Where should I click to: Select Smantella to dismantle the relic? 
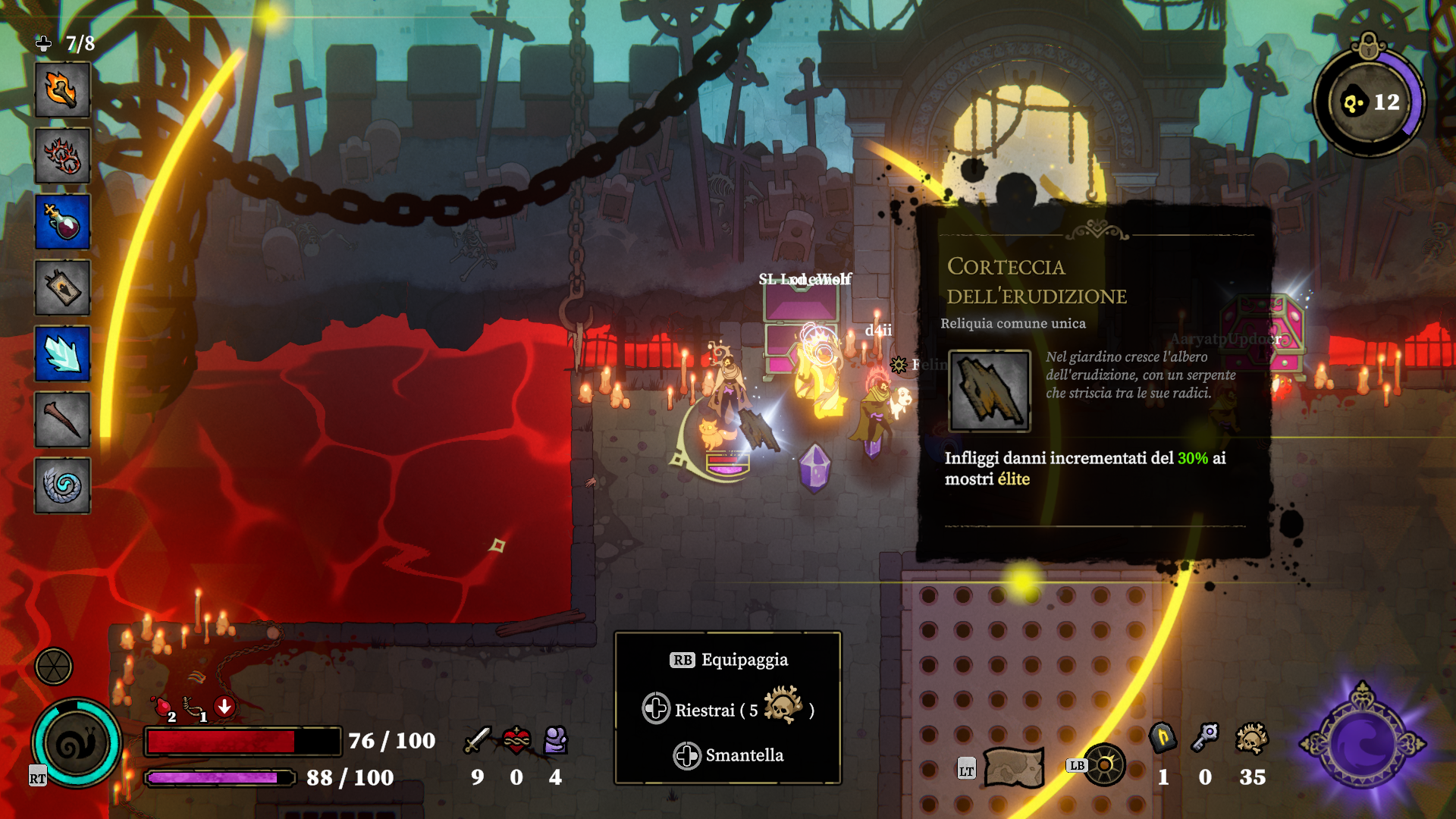tap(728, 755)
